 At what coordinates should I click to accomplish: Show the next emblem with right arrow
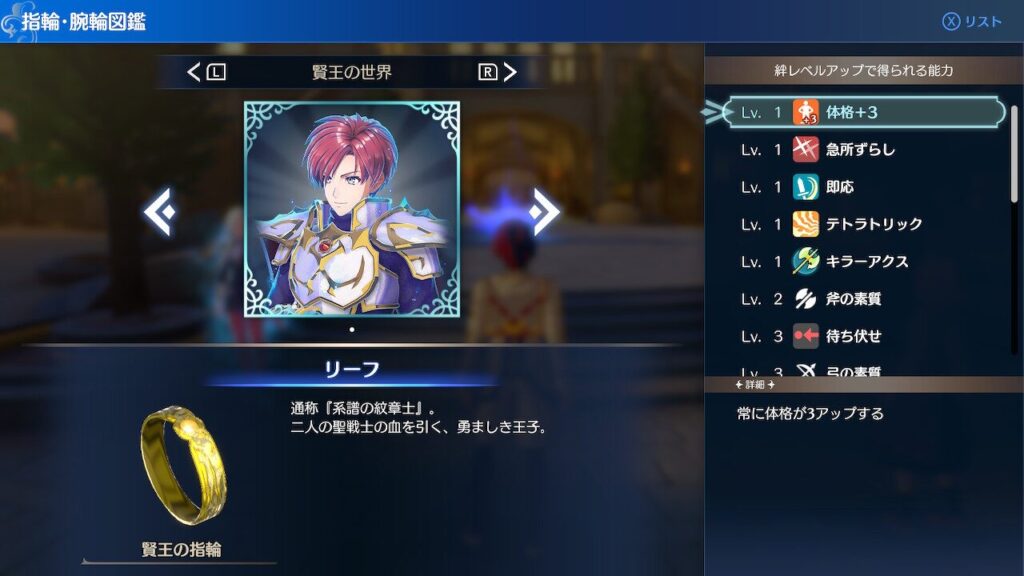[x=544, y=211]
